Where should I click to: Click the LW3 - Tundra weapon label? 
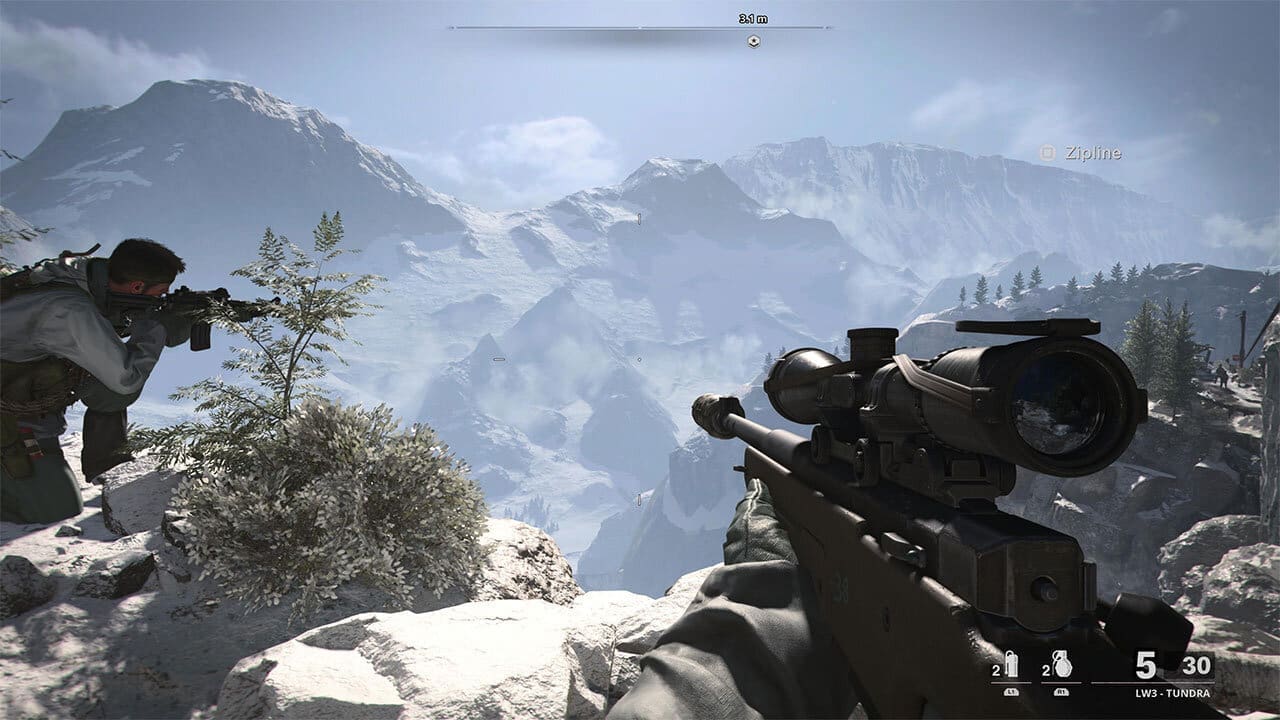1174,693
